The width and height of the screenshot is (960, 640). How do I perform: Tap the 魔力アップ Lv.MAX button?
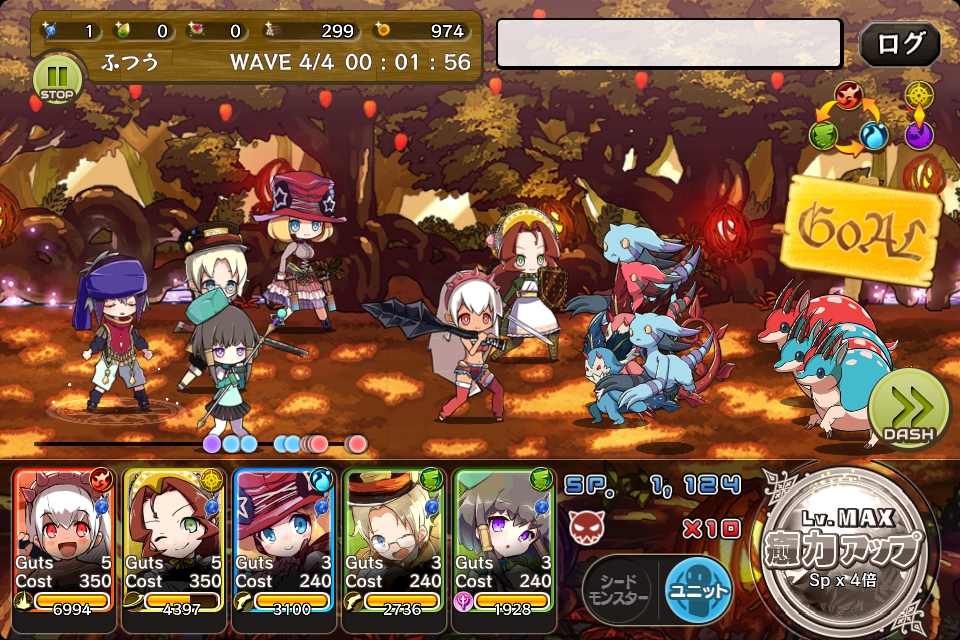coord(848,550)
